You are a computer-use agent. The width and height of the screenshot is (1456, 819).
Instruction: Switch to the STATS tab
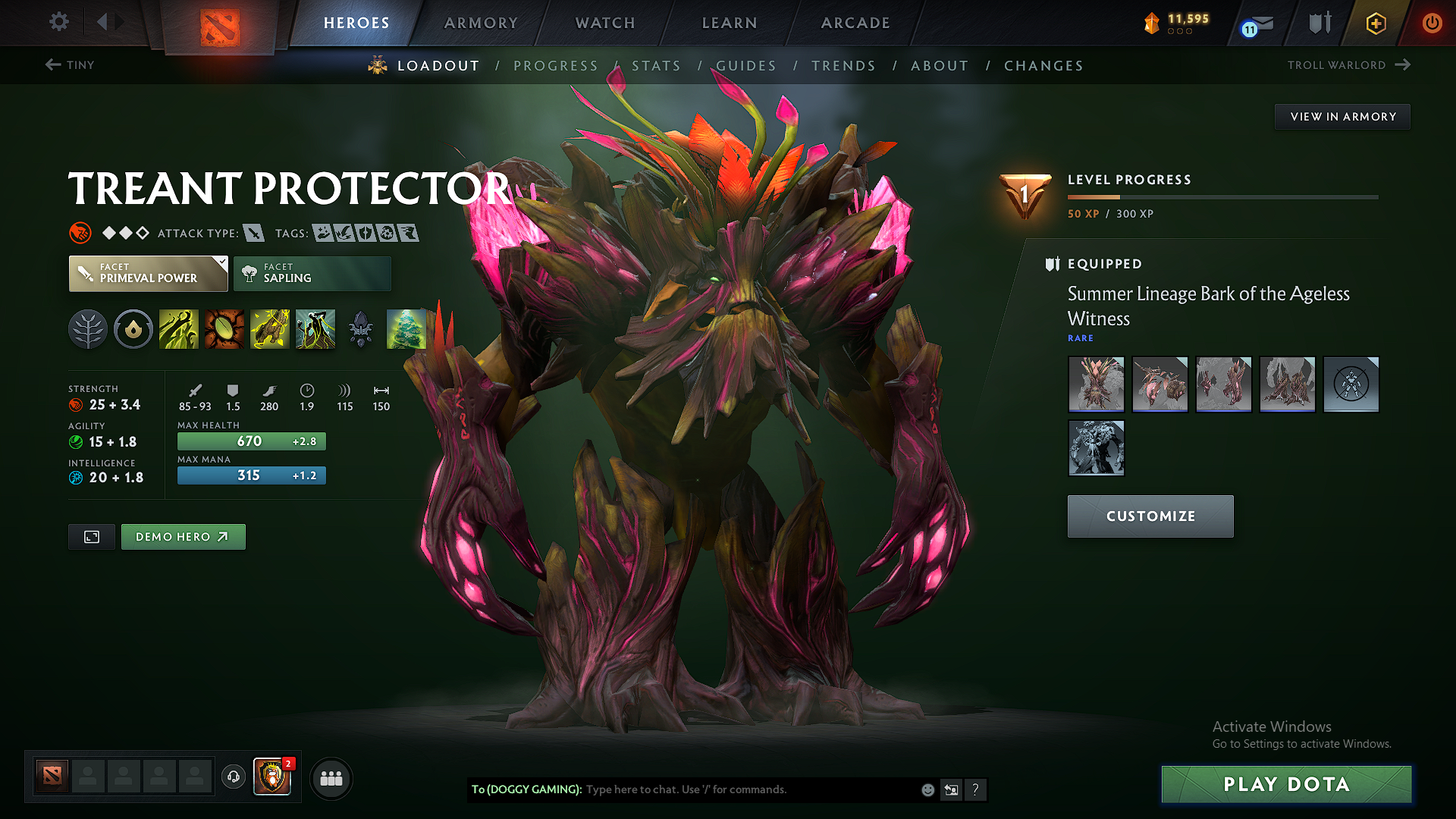[655, 65]
